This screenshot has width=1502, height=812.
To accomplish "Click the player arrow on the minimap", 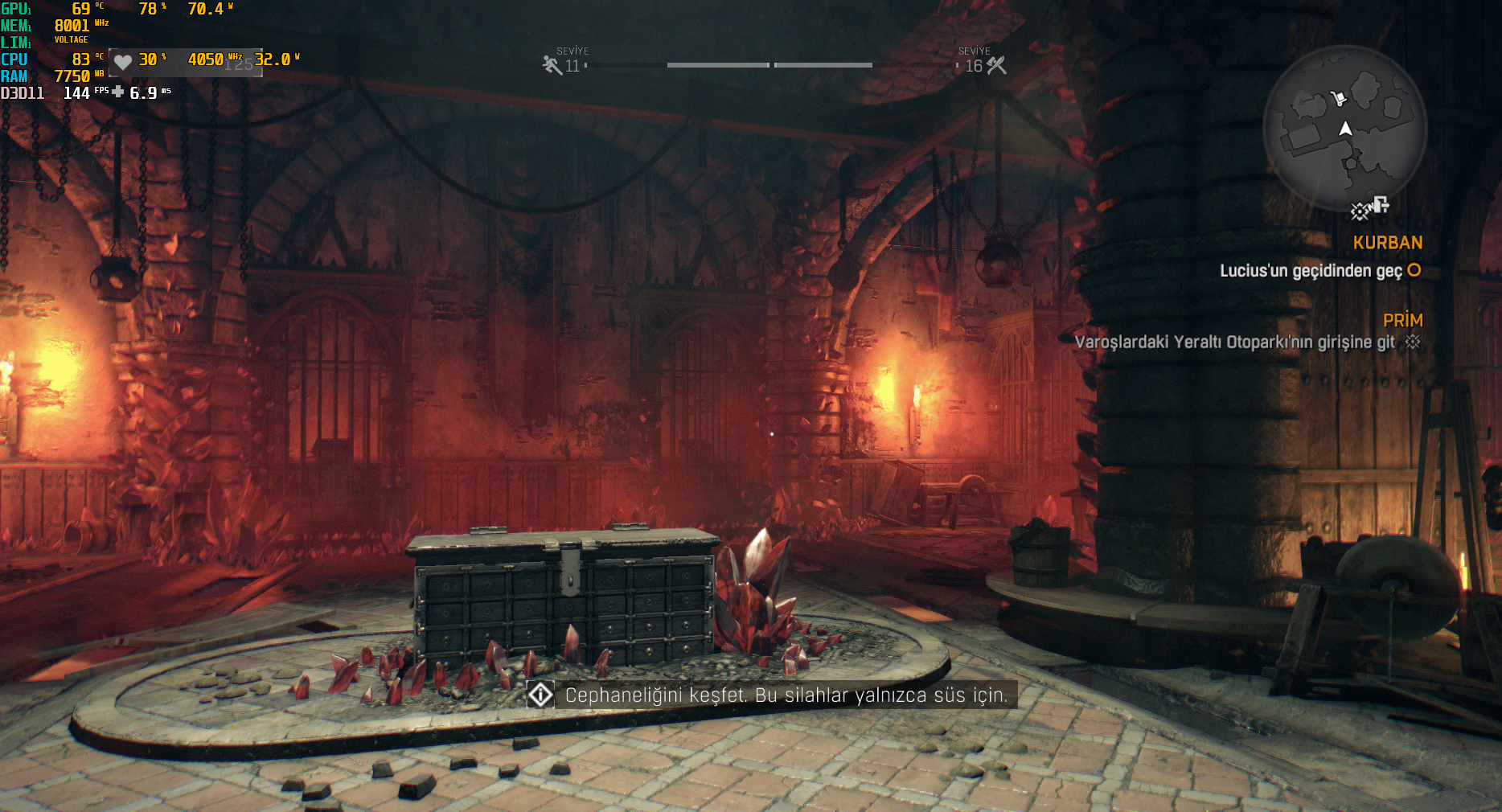I will [1345, 129].
